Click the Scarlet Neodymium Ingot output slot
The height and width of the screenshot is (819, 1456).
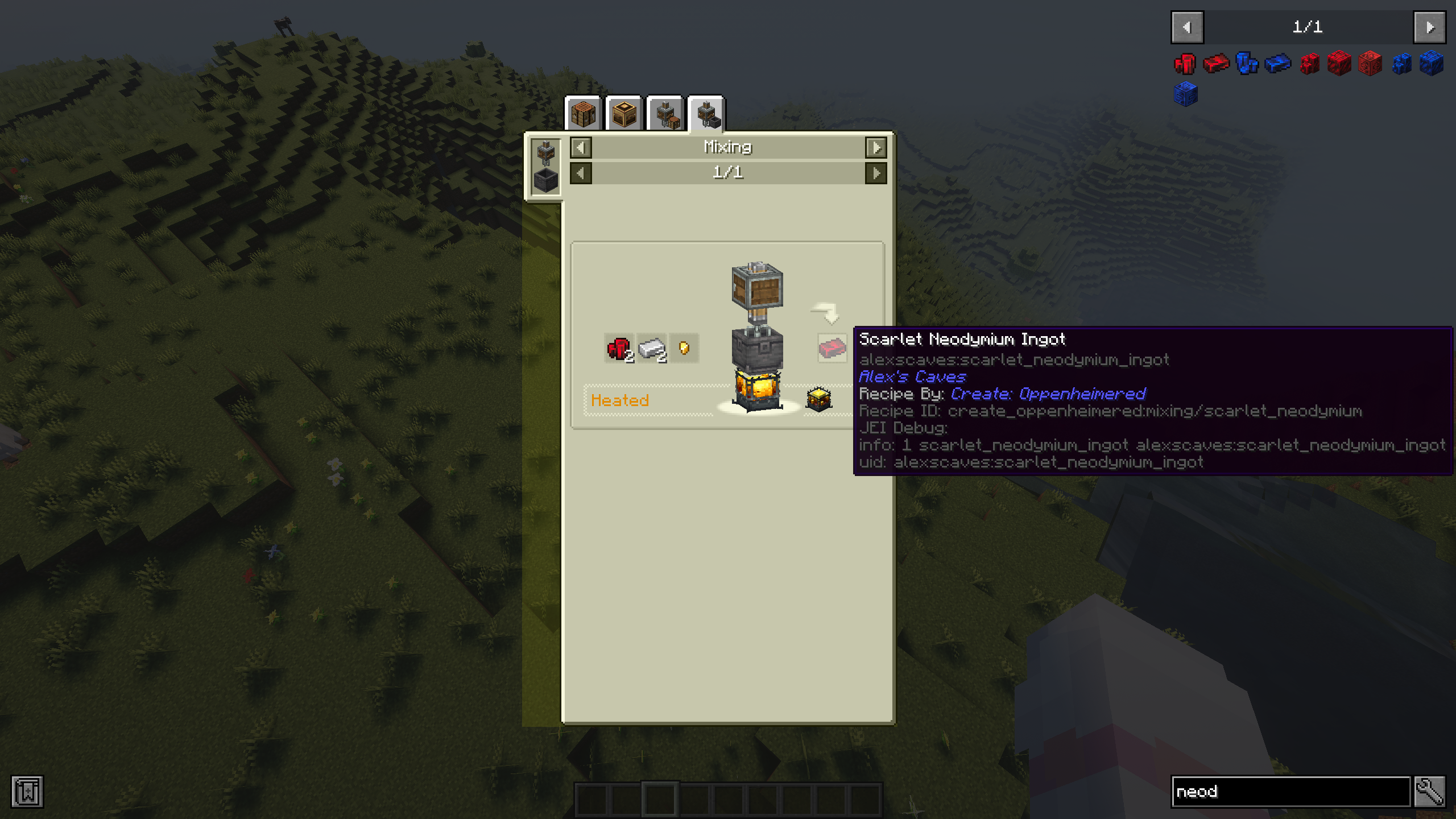point(832,347)
